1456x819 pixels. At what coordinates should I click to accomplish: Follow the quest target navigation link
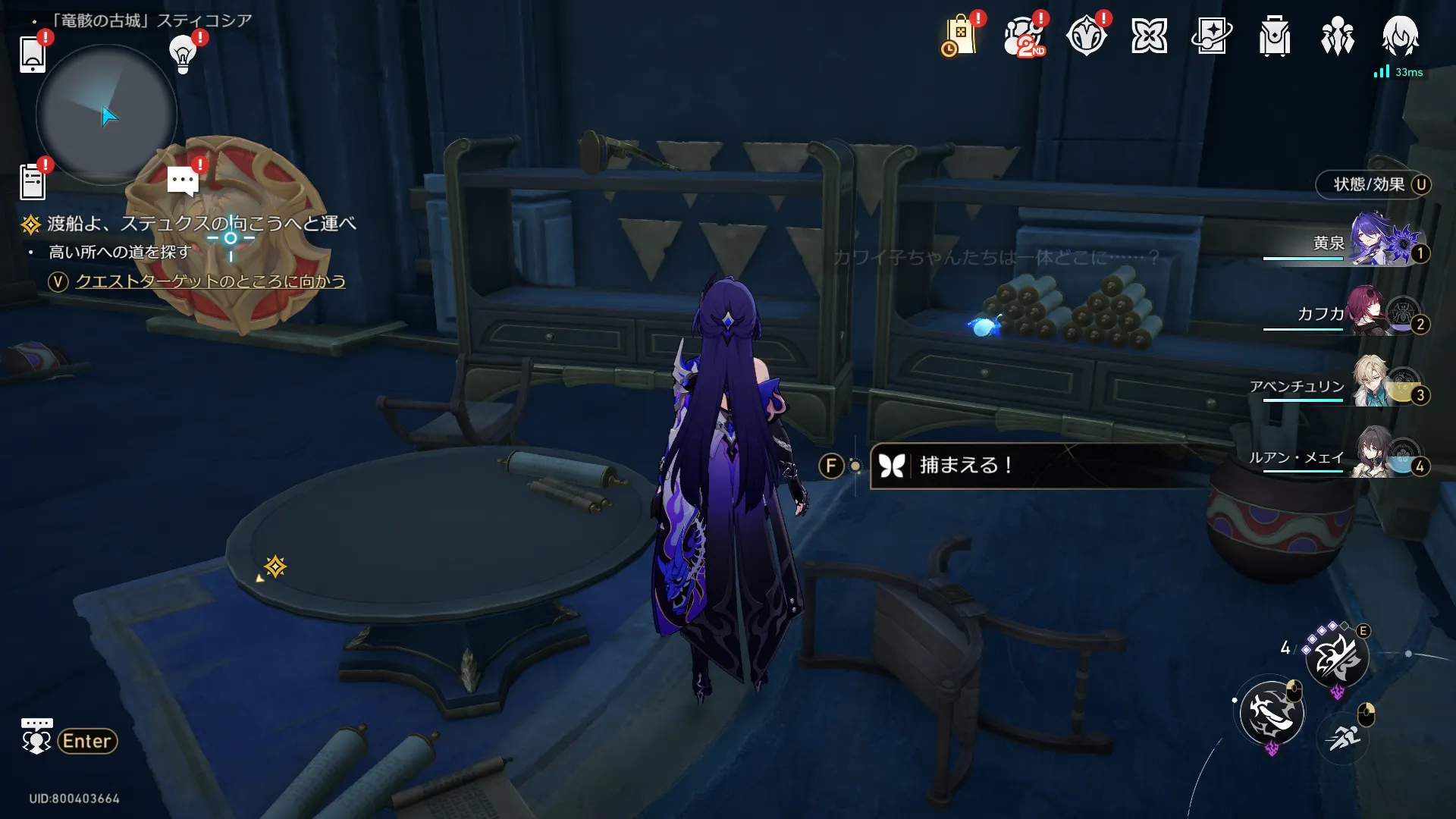coord(210,281)
